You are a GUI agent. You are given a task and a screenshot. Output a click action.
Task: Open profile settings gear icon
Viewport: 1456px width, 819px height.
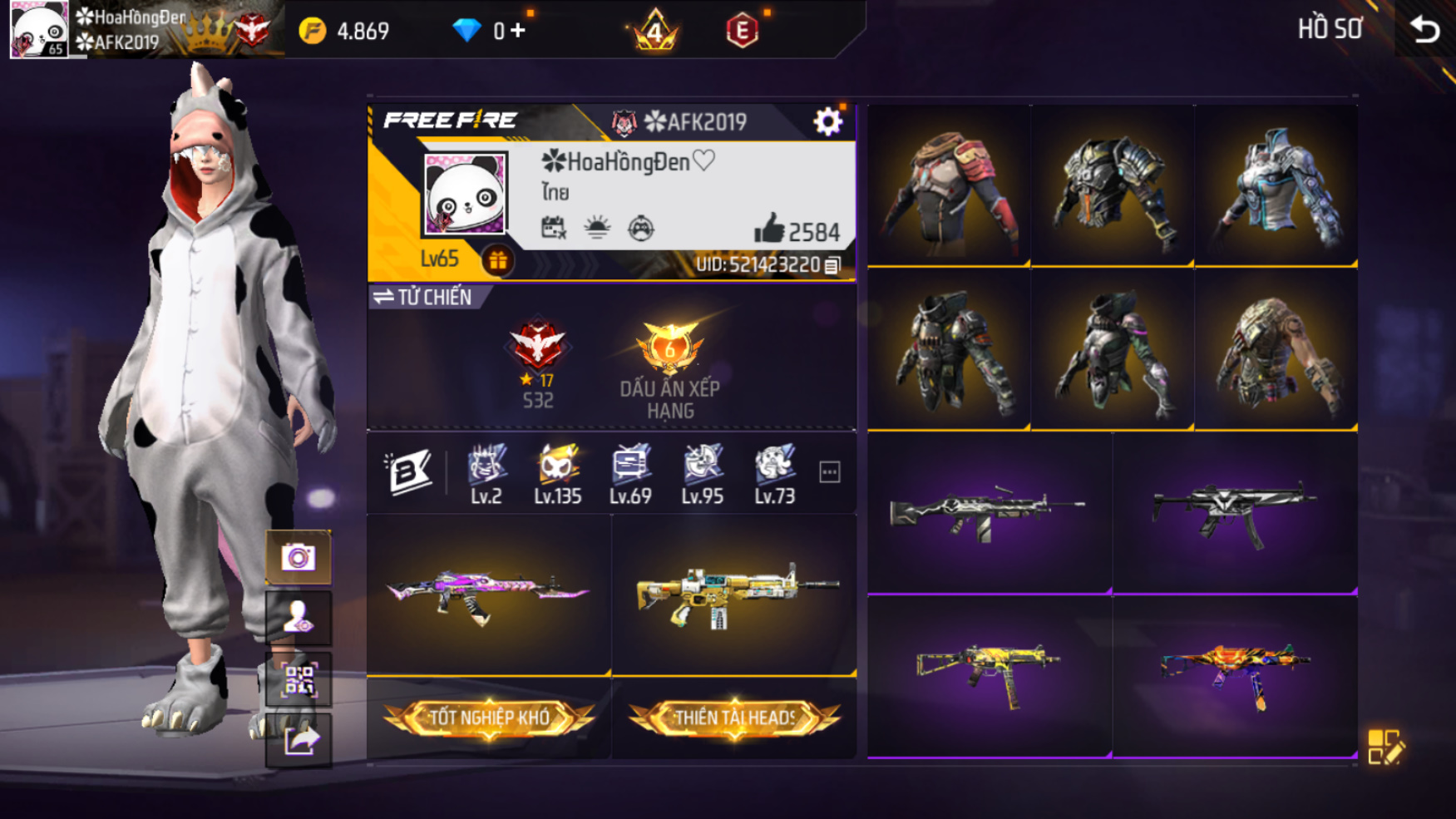(x=827, y=122)
